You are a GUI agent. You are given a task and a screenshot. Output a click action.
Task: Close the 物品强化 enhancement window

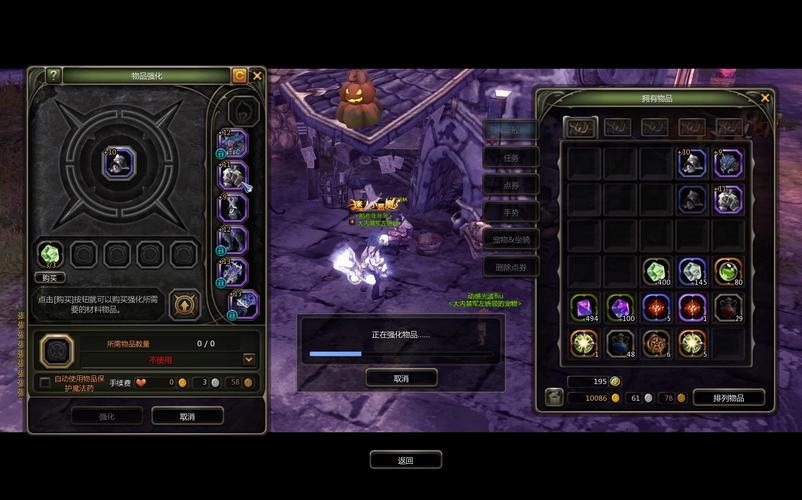(257, 75)
